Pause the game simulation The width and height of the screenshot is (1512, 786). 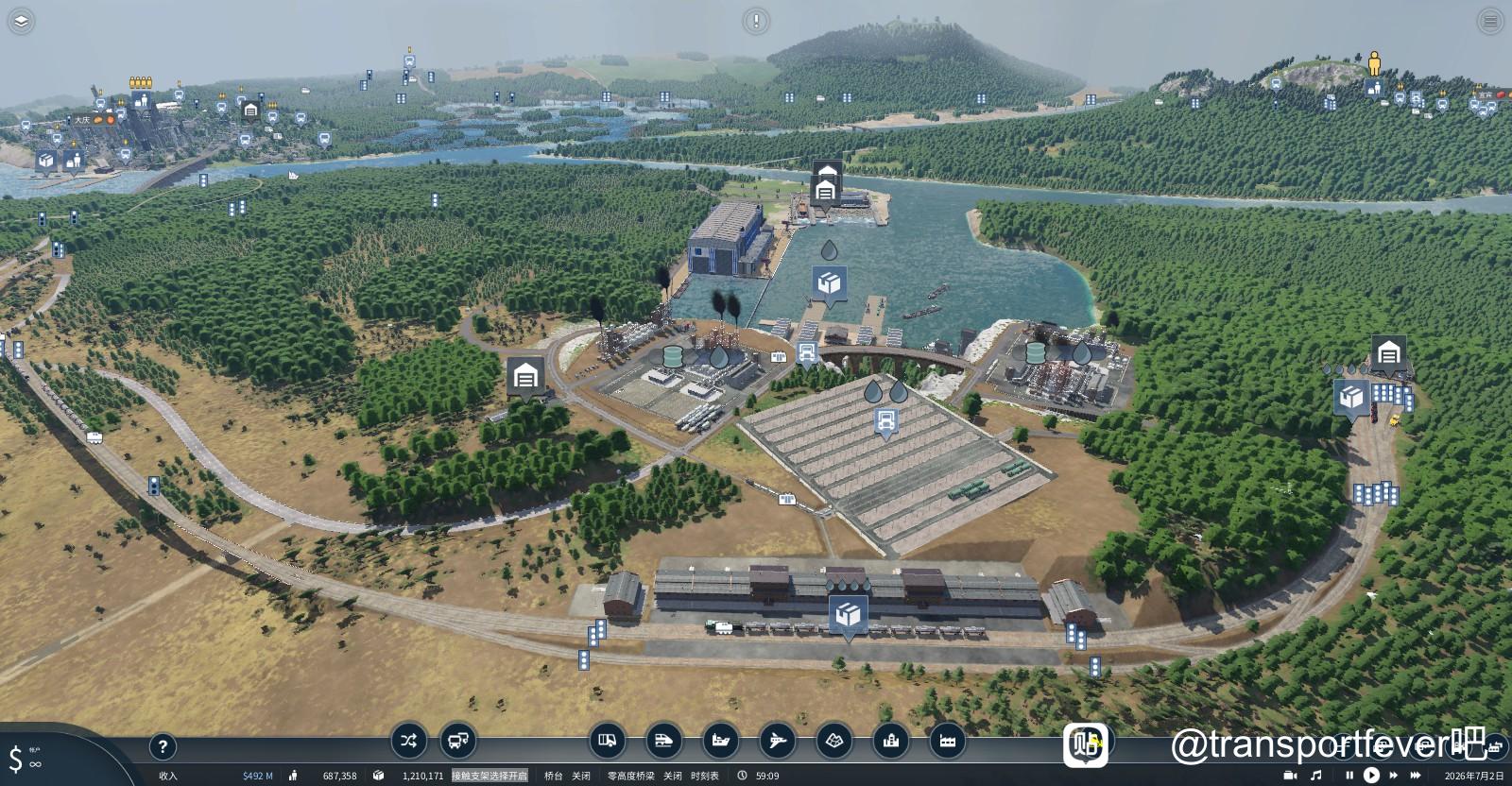pyautogui.click(x=1349, y=776)
